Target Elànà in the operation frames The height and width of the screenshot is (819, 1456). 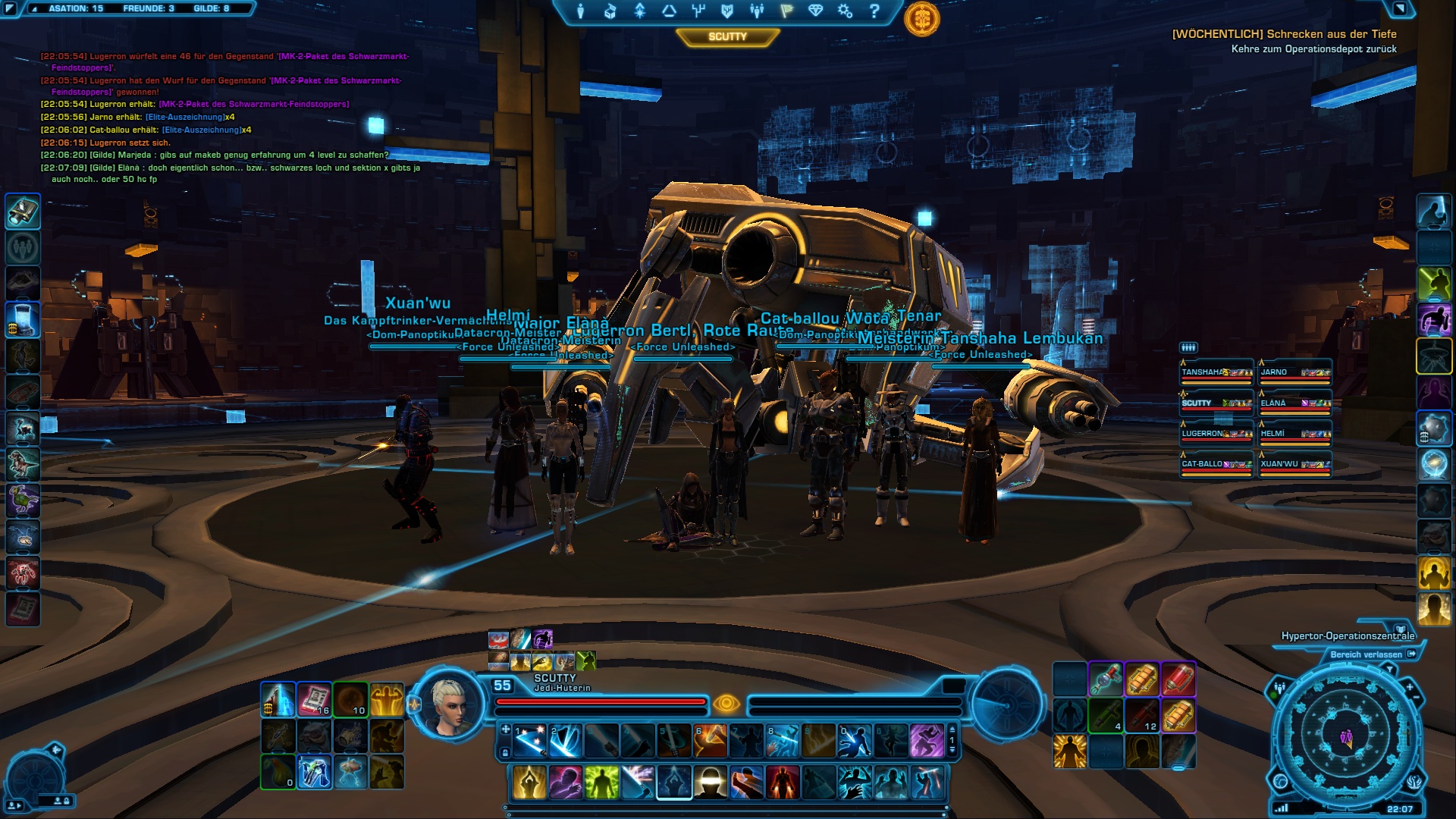pos(1295,404)
